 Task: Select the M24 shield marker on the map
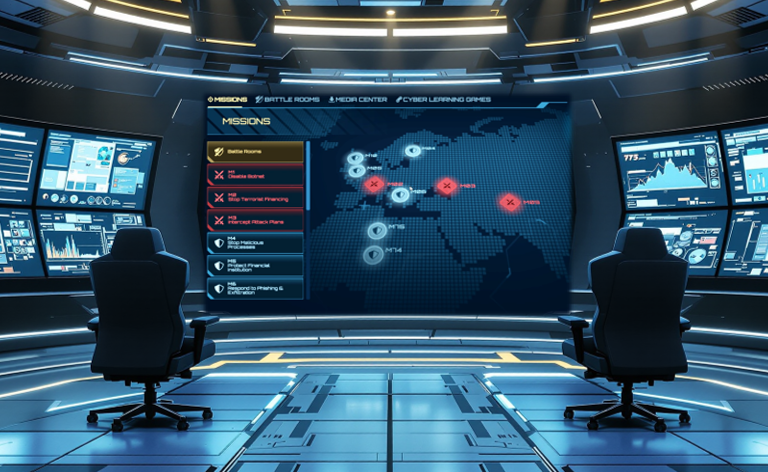pos(412,151)
